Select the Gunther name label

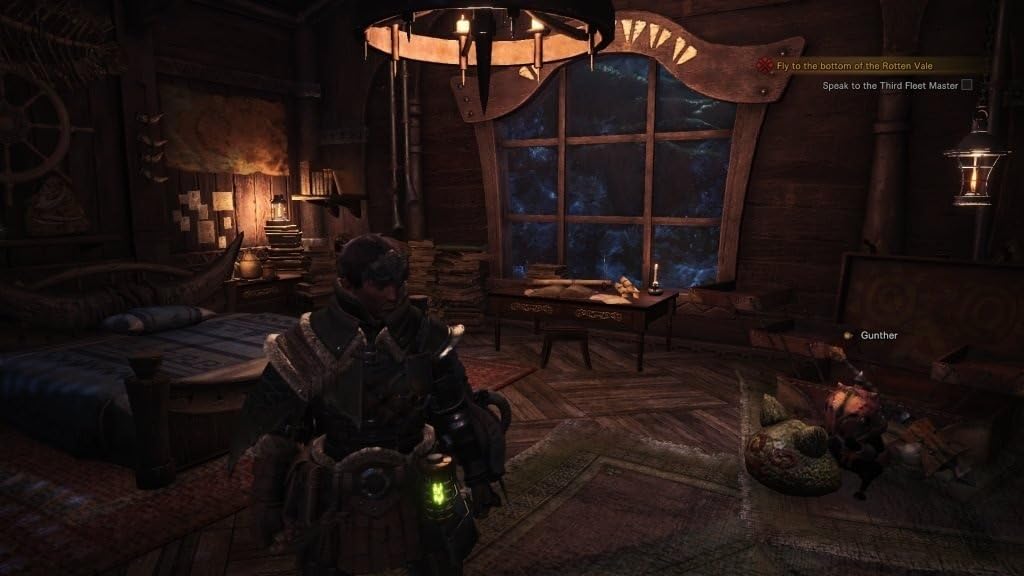click(x=878, y=335)
